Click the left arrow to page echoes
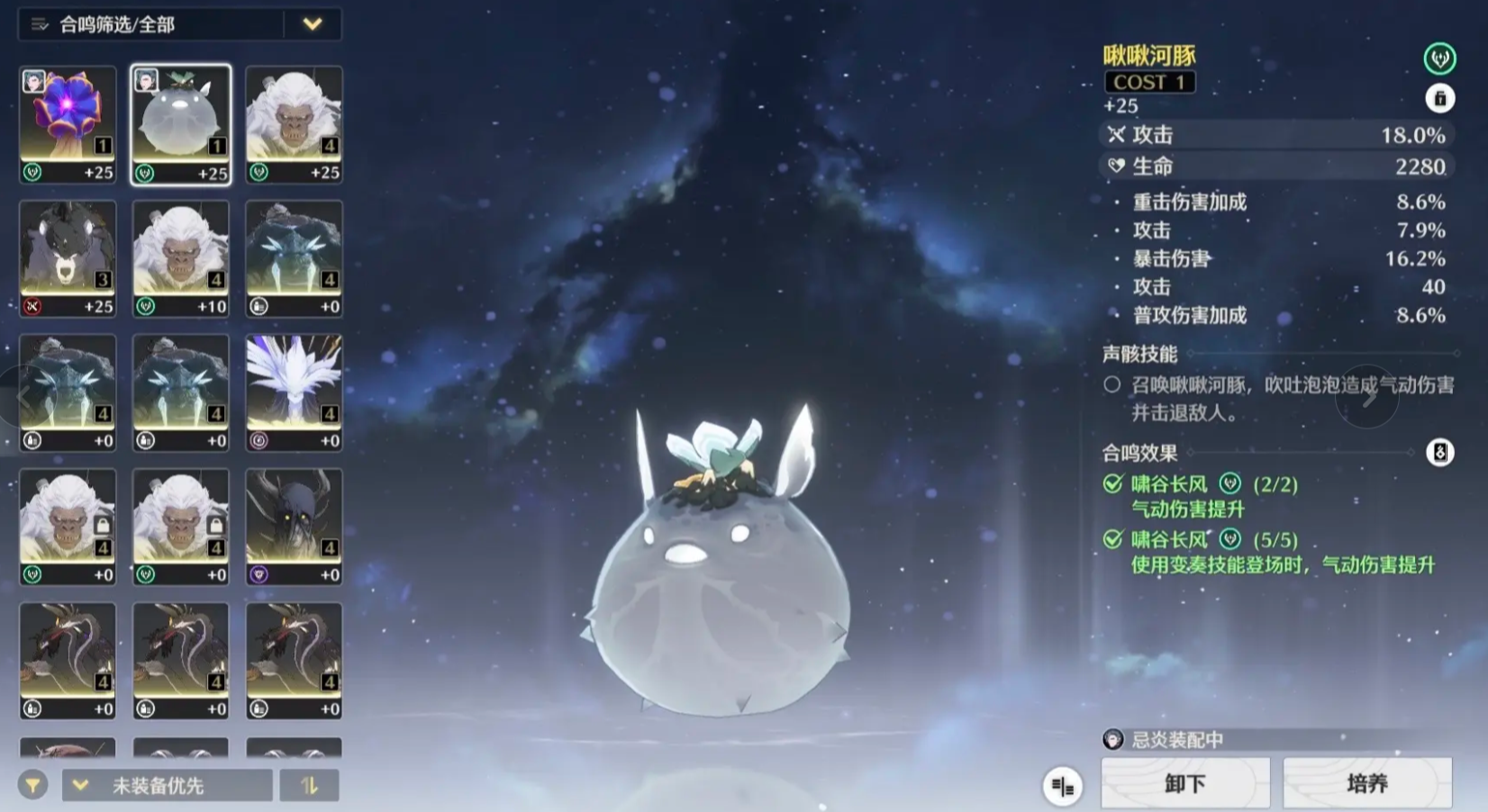Image resolution: width=1488 pixels, height=812 pixels. pyautogui.click(x=22, y=396)
